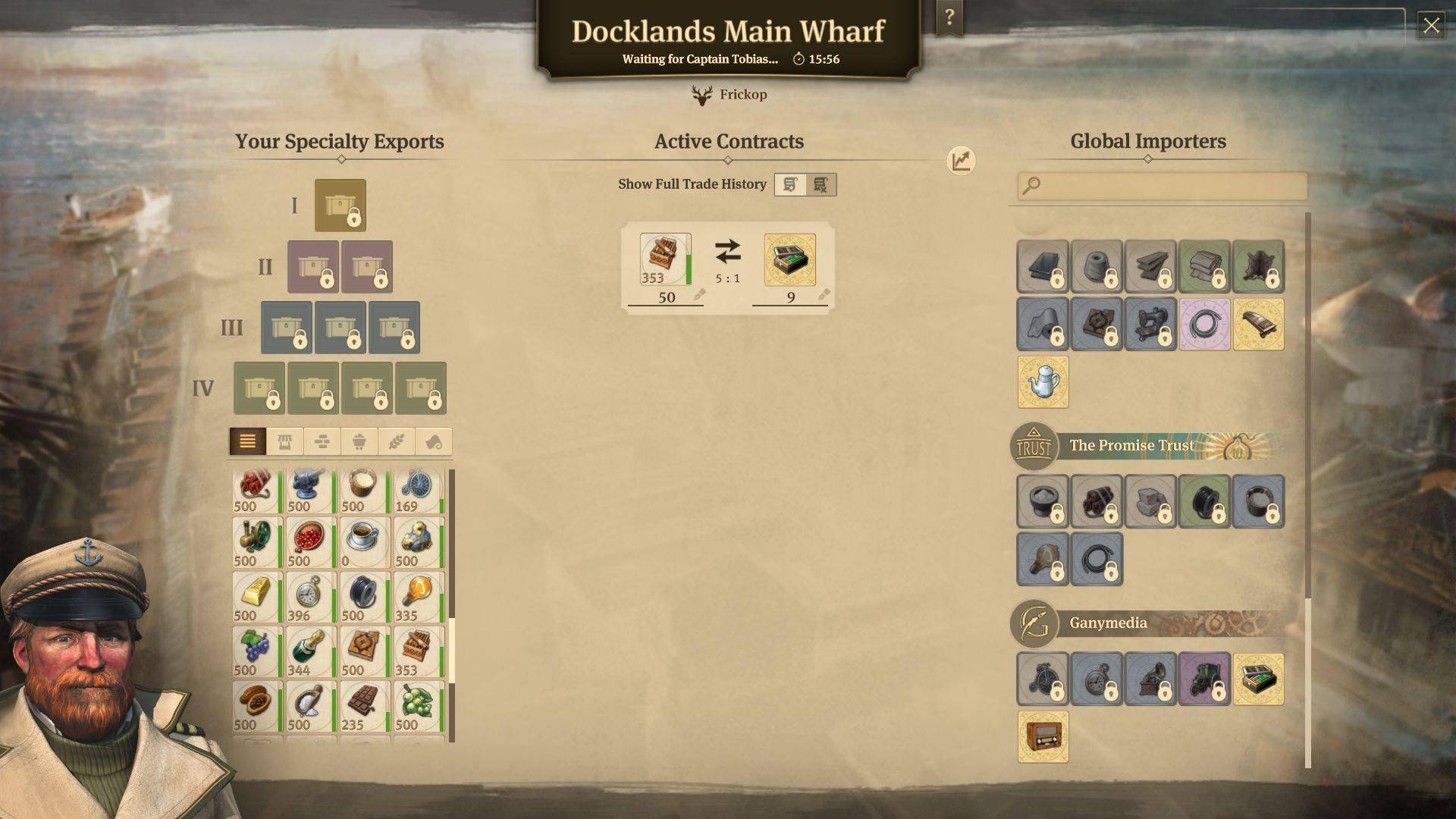Open the question mark help button
Screen dimensions: 1456x819
(949, 17)
